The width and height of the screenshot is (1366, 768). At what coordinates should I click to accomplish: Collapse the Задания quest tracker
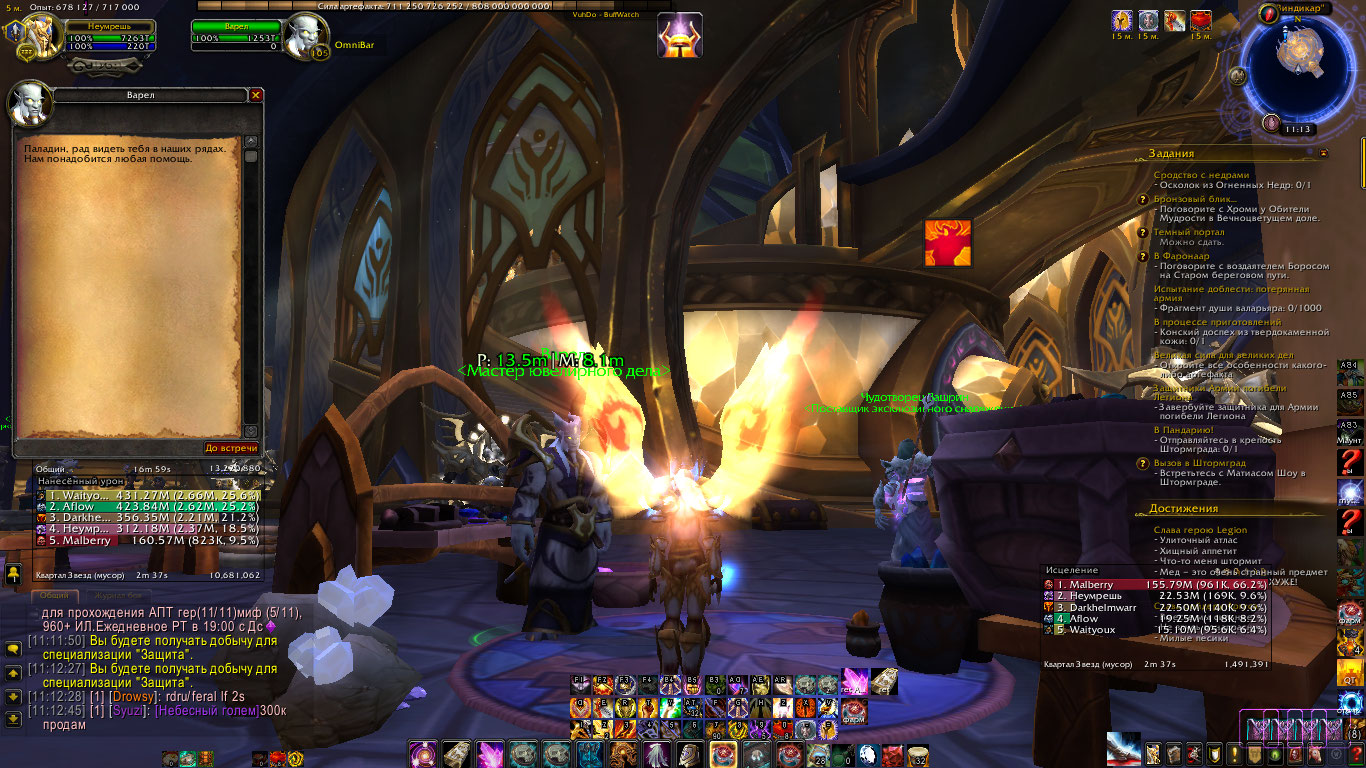(1324, 154)
